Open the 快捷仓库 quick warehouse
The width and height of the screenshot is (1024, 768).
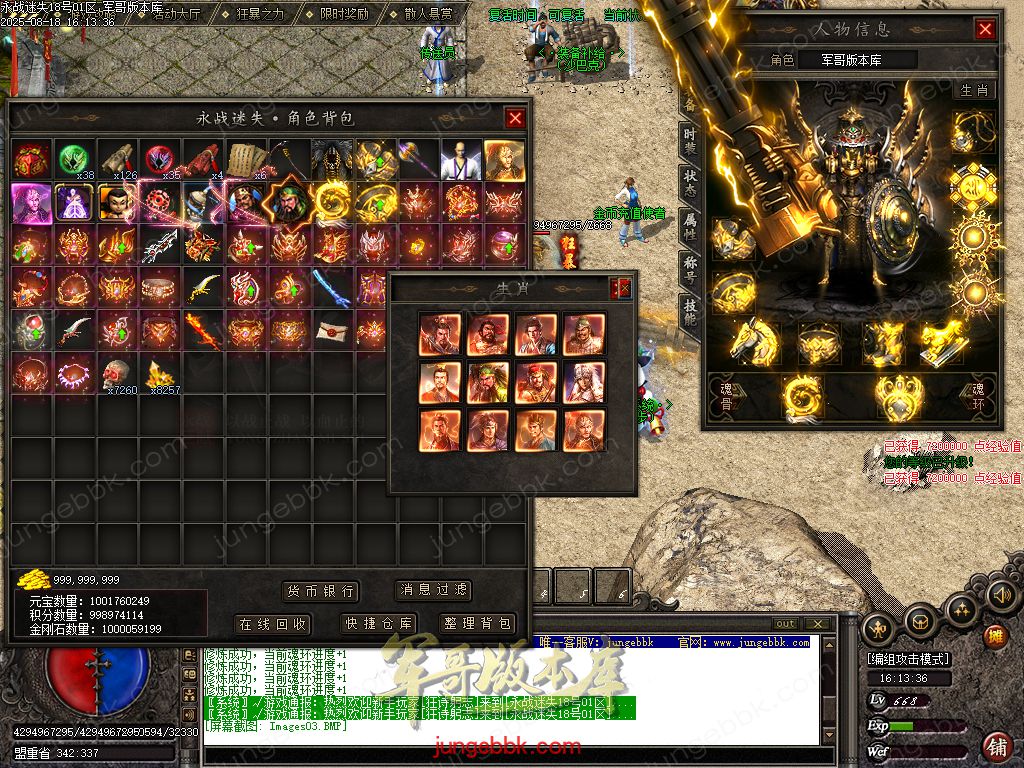[x=379, y=624]
